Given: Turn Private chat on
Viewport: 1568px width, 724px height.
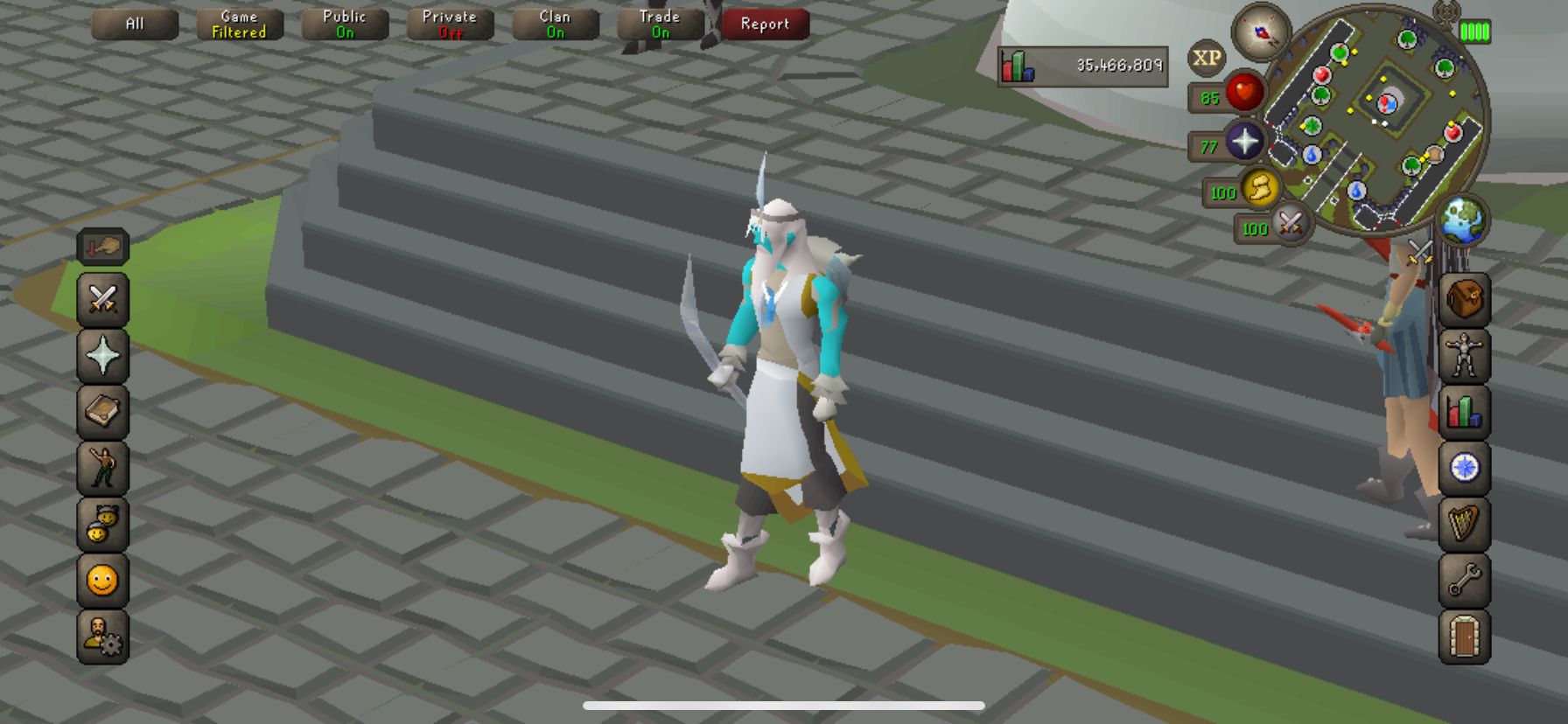Looking at the screenshot, I should point(450,24).
